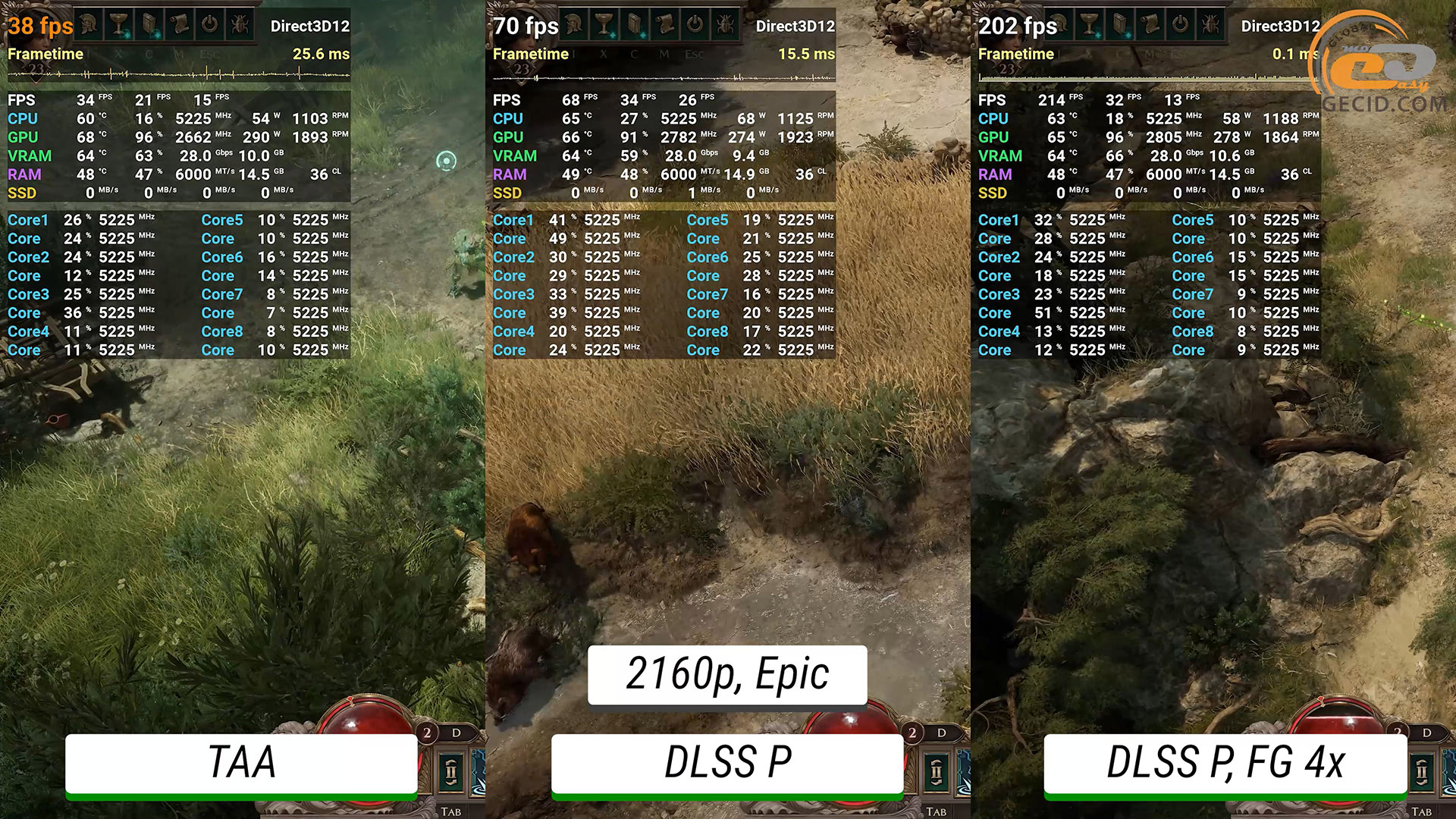Click the power icon in the 38 fps panel
The height and width of the screenshot is (819, 1456).
coord(210,25)
